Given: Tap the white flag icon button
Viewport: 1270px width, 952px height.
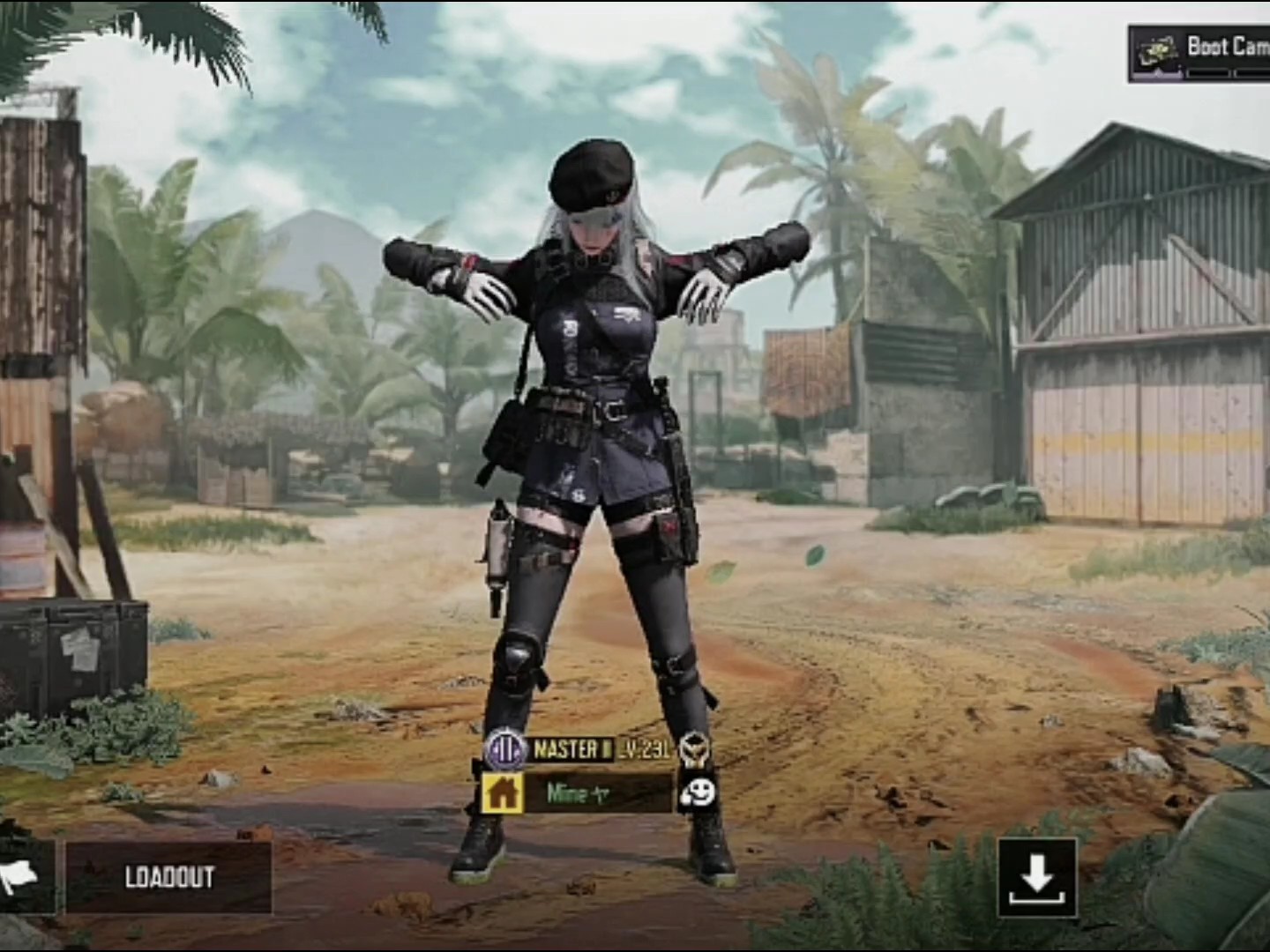Looking at the screenshot, I should click(x=22, y=876).
